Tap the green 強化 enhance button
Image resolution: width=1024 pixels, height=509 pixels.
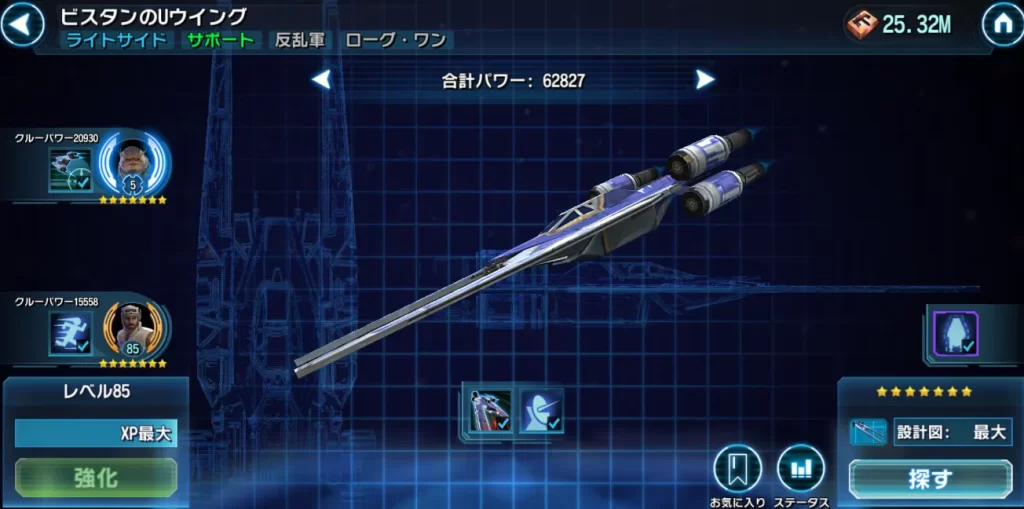pyautogui.click(x=96, y=477)
